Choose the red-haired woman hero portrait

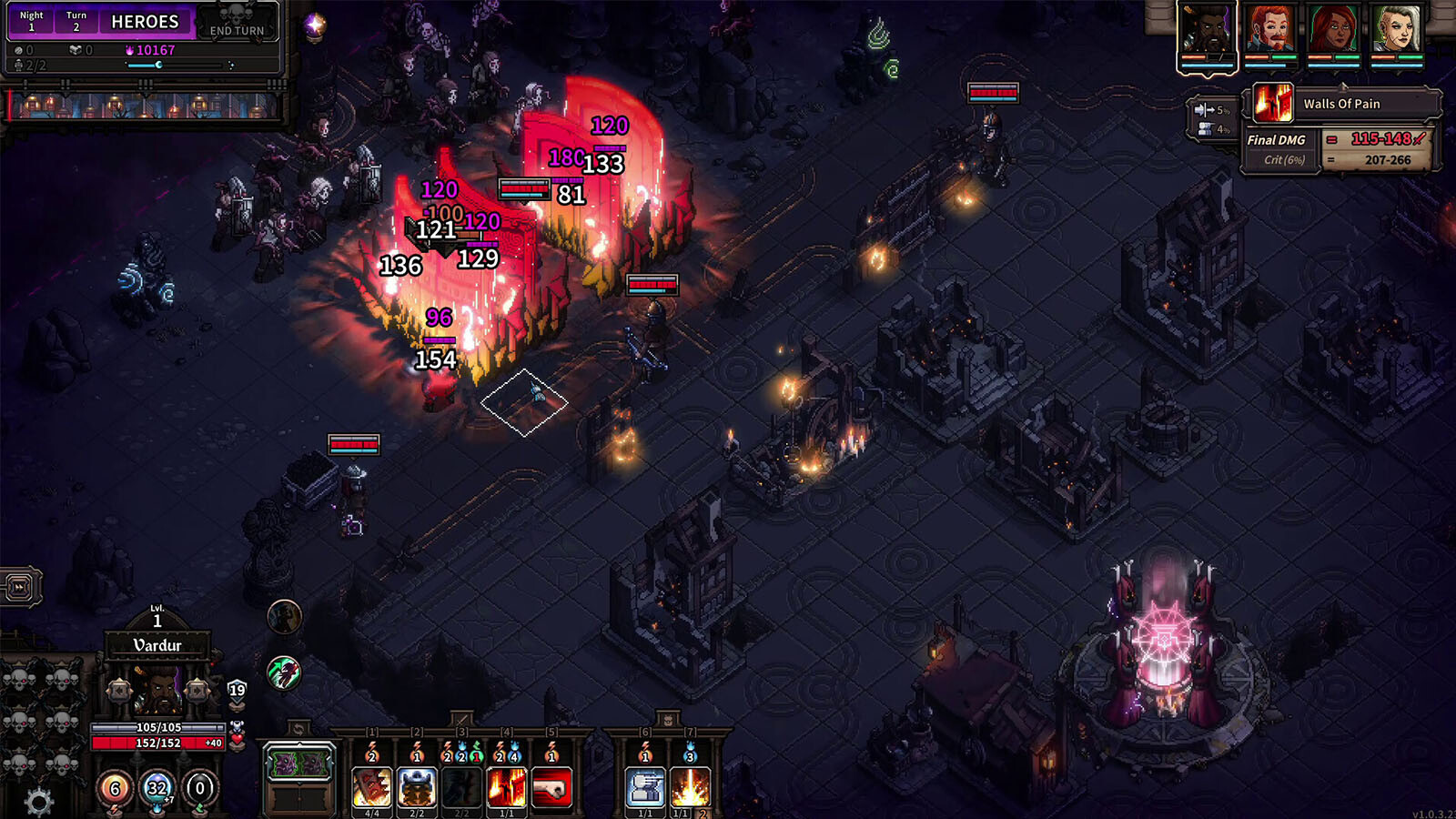click(x=1334, y=31)
